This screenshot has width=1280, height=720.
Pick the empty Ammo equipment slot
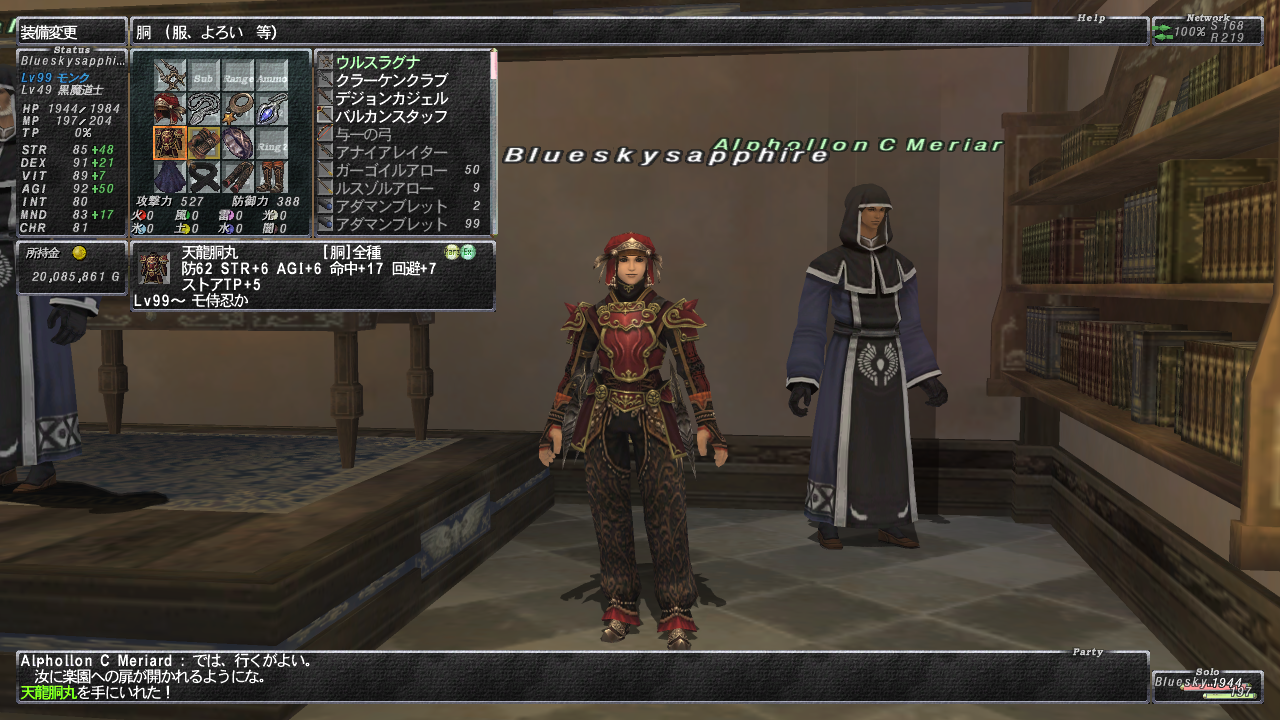[x=272, y=76]
